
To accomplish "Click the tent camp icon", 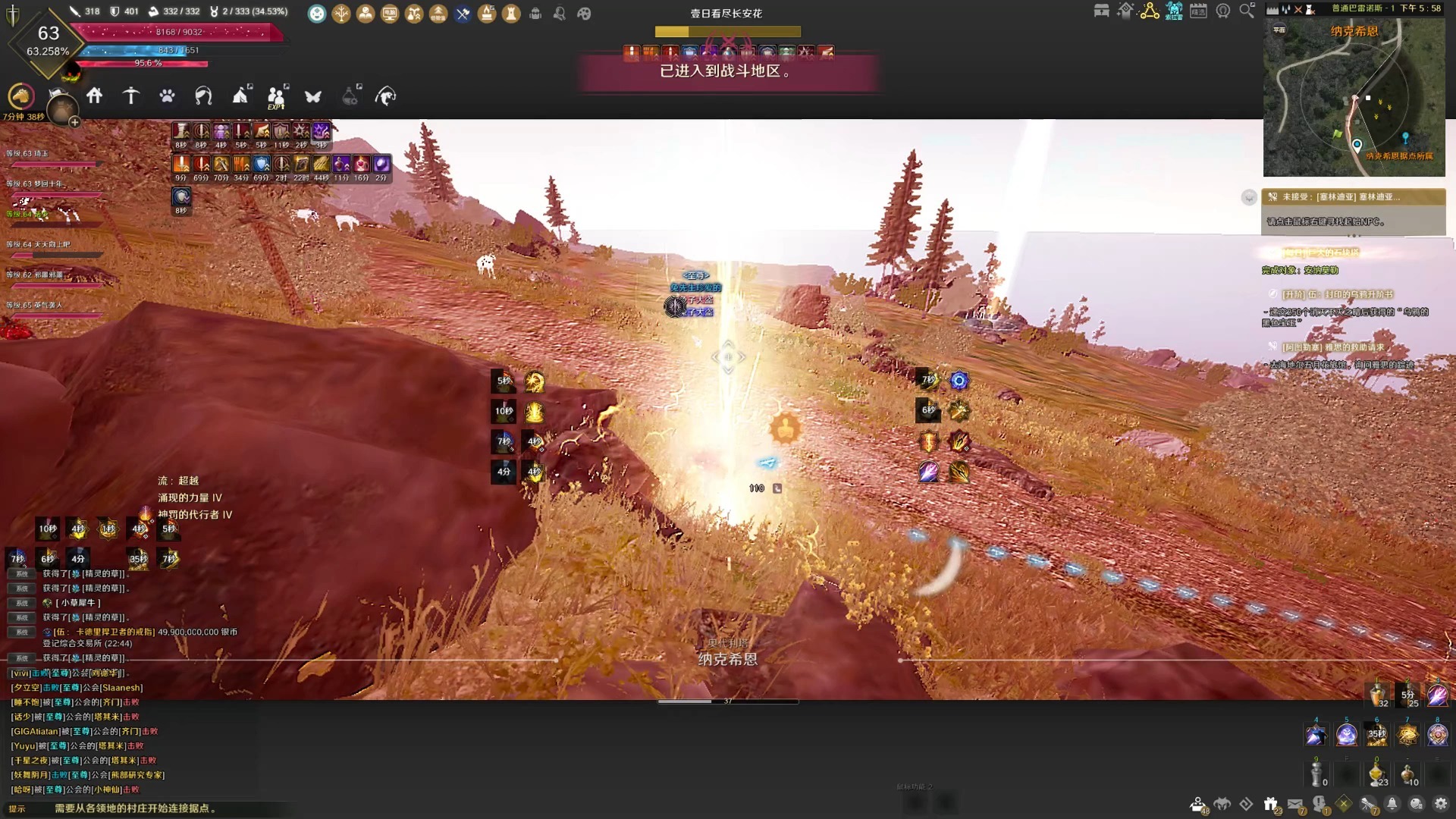I will [x=240, y=96].
